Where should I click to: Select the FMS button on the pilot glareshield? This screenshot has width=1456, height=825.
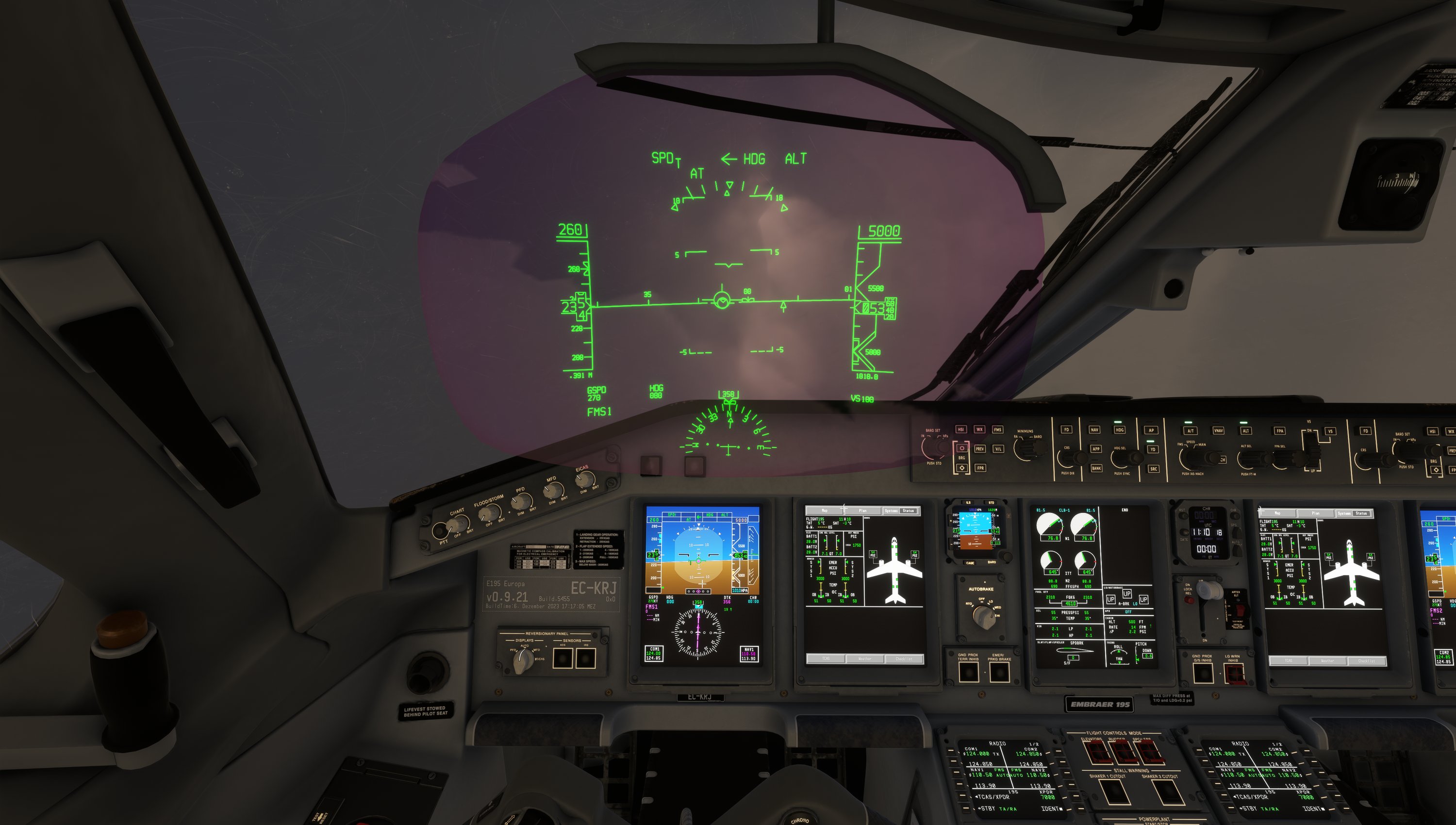(998, 429)
